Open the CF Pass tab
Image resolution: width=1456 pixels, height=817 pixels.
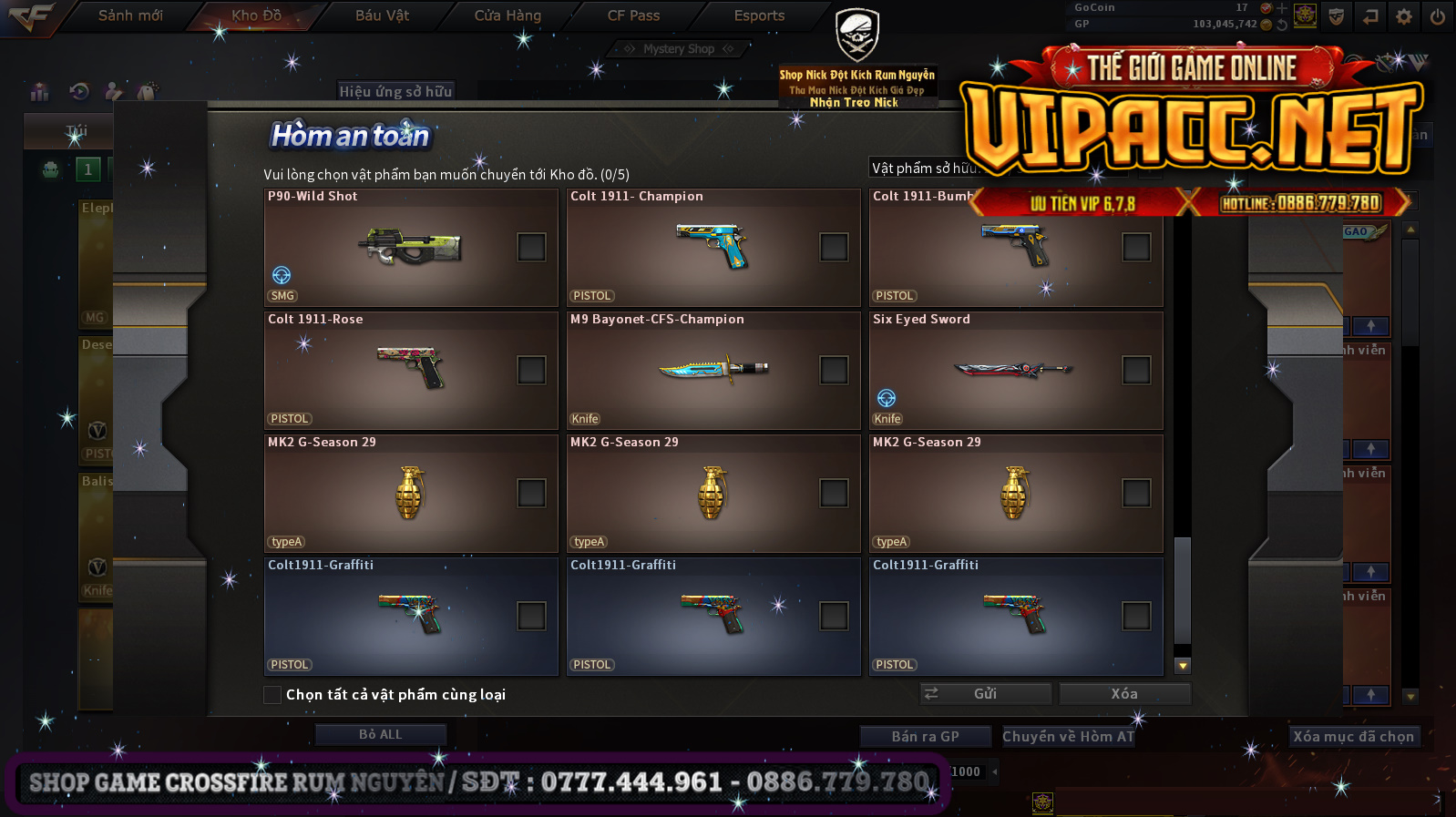tap(633, 15)
